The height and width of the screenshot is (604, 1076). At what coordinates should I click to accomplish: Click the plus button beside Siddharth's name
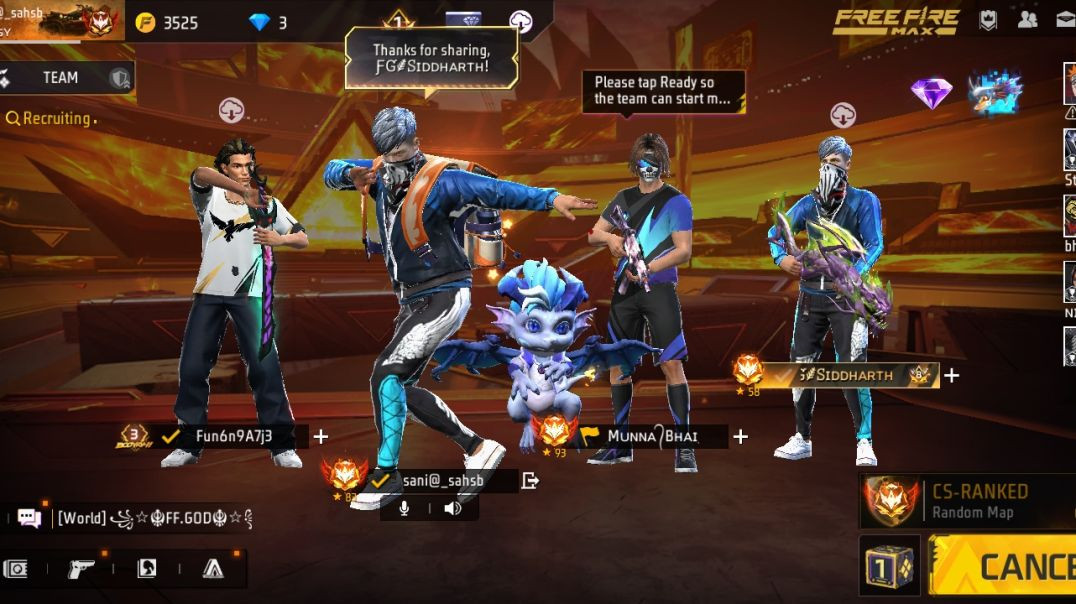951,375
